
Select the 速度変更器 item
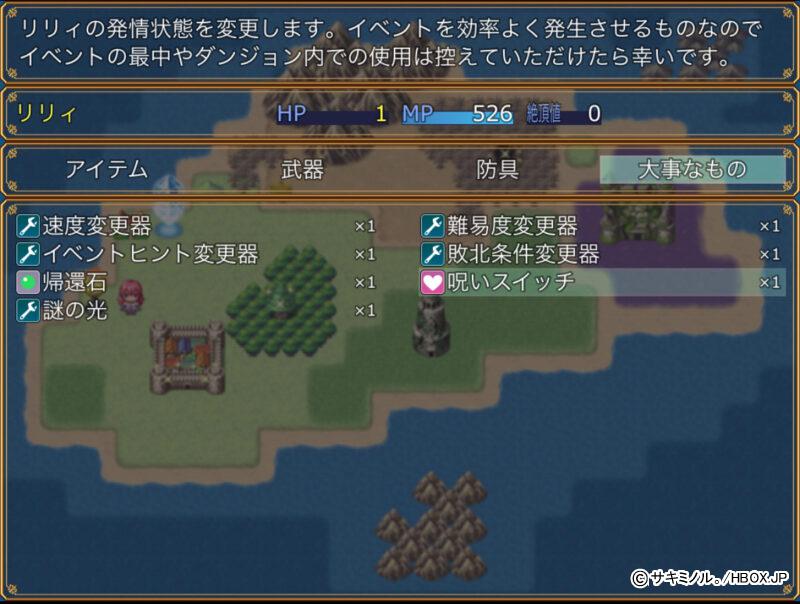coord(97,226)
